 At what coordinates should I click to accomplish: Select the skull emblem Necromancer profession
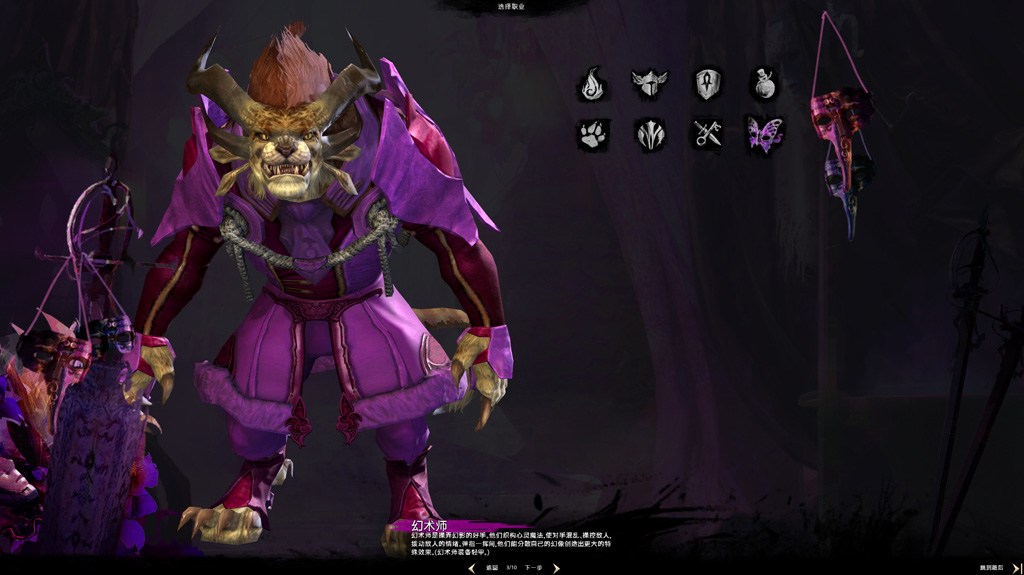click(x=649, y=135)
